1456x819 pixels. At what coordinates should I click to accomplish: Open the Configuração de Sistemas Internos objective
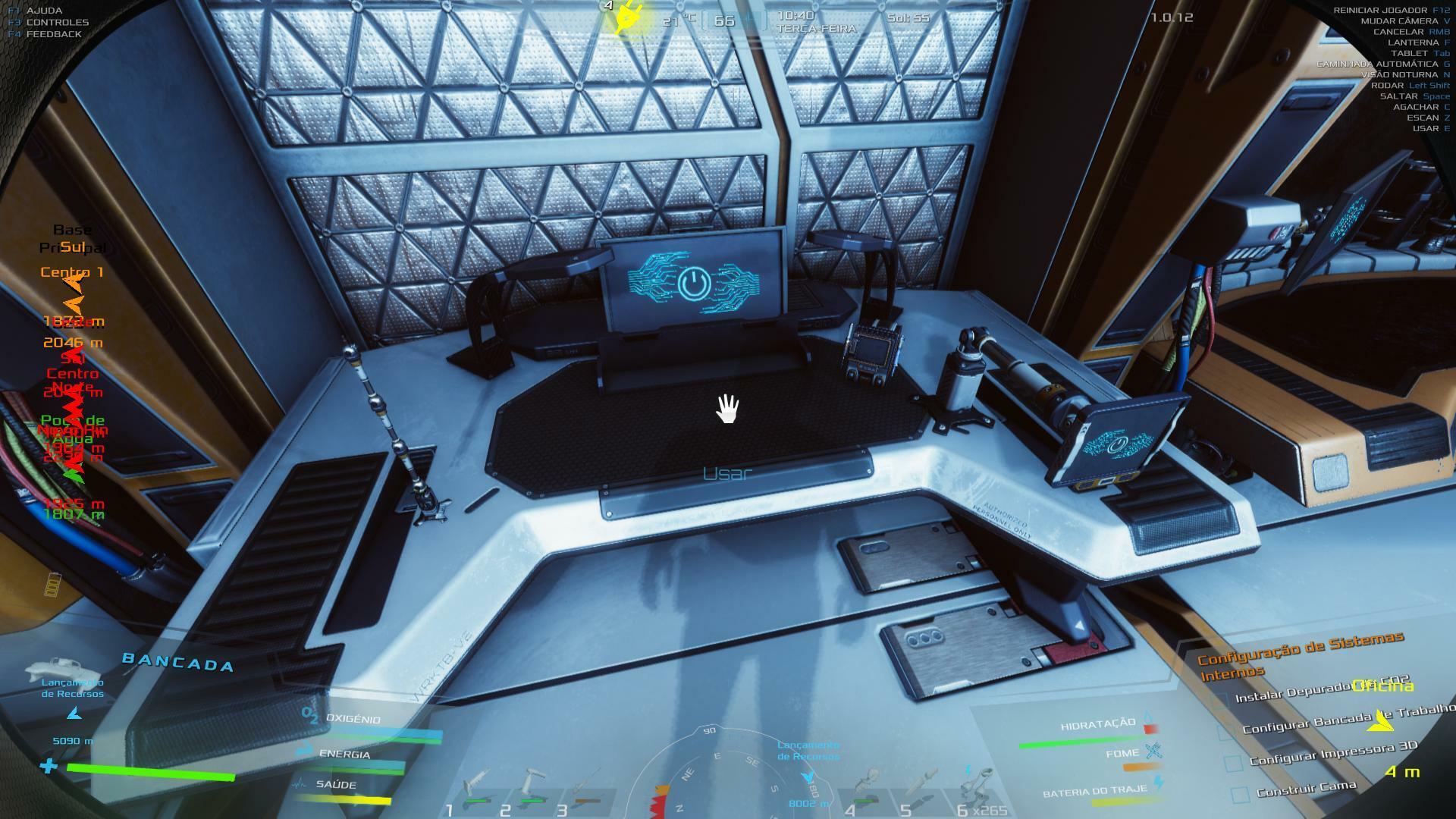(1300, 655)
